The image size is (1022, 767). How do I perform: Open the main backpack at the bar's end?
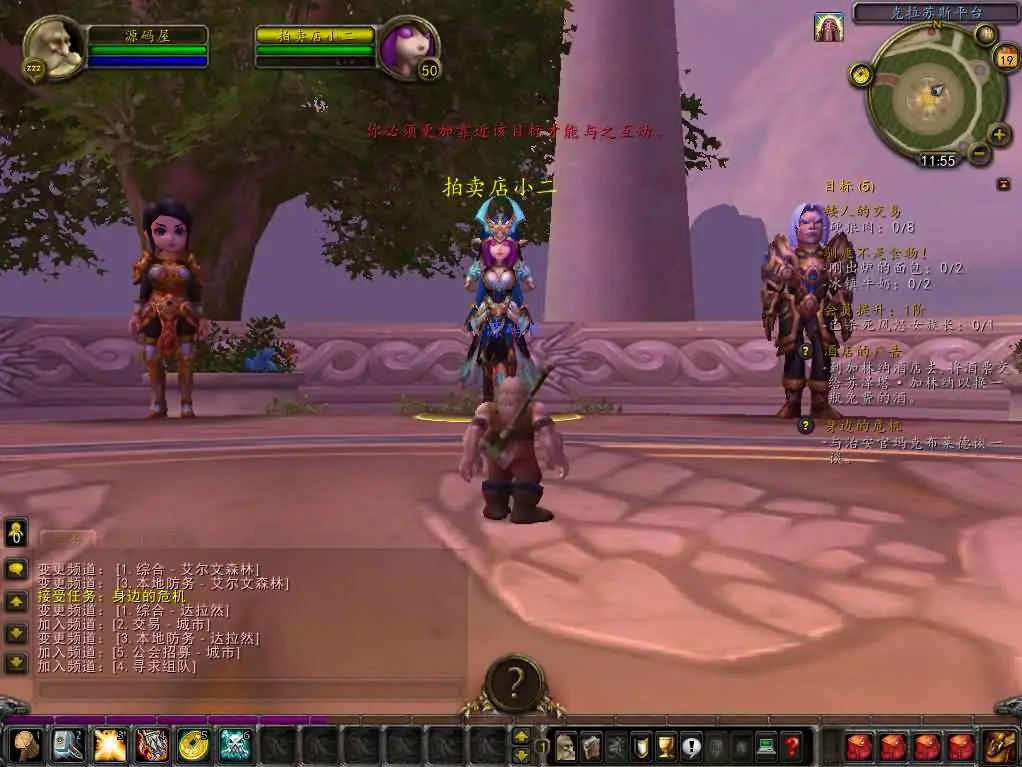coord(999,745)
